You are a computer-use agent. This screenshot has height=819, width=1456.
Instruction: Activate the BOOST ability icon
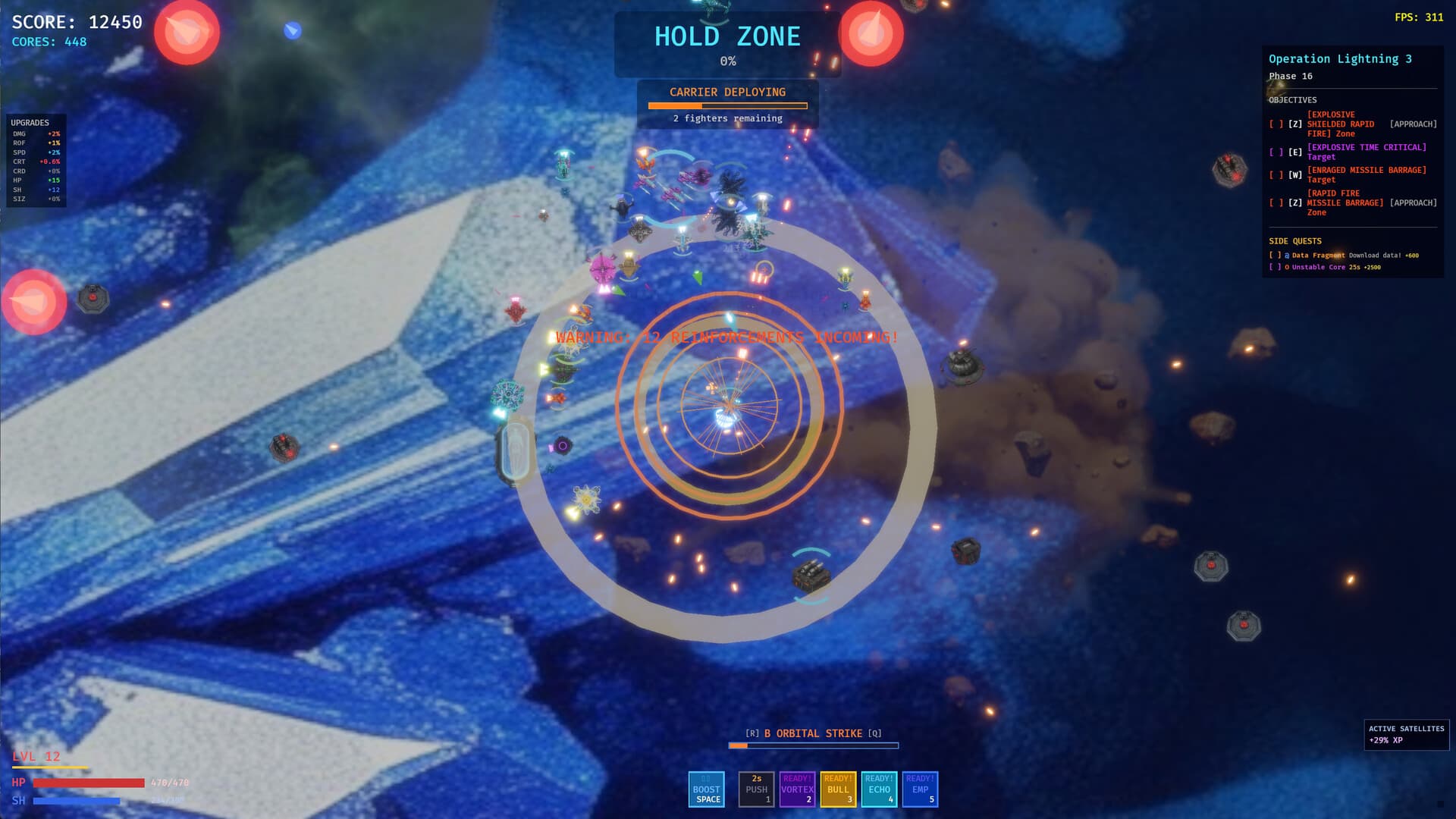coord(706,789)
